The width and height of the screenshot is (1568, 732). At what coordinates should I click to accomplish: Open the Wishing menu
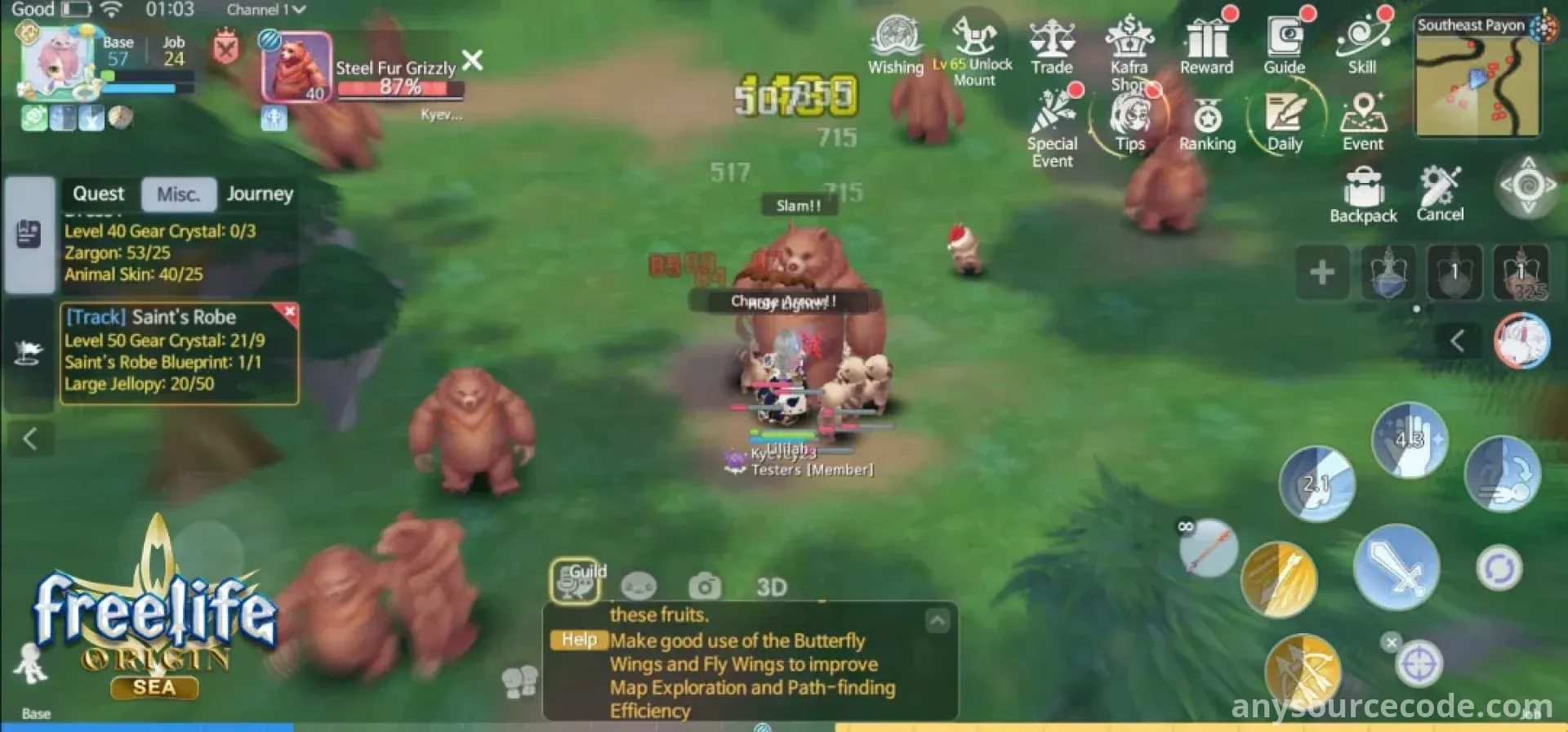(895, 46)
